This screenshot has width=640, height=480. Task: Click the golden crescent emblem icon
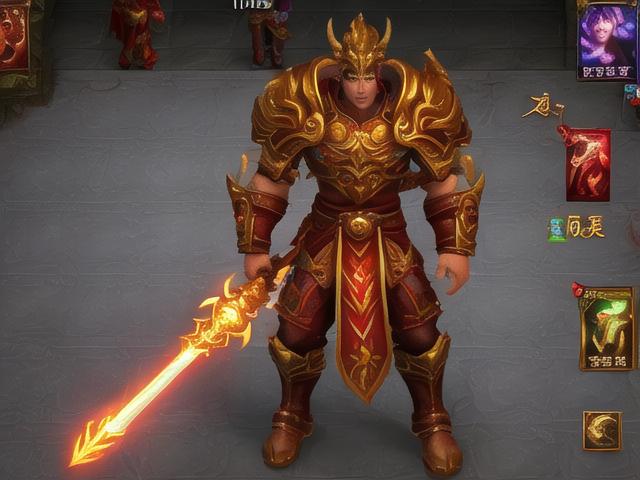point(602,431)
